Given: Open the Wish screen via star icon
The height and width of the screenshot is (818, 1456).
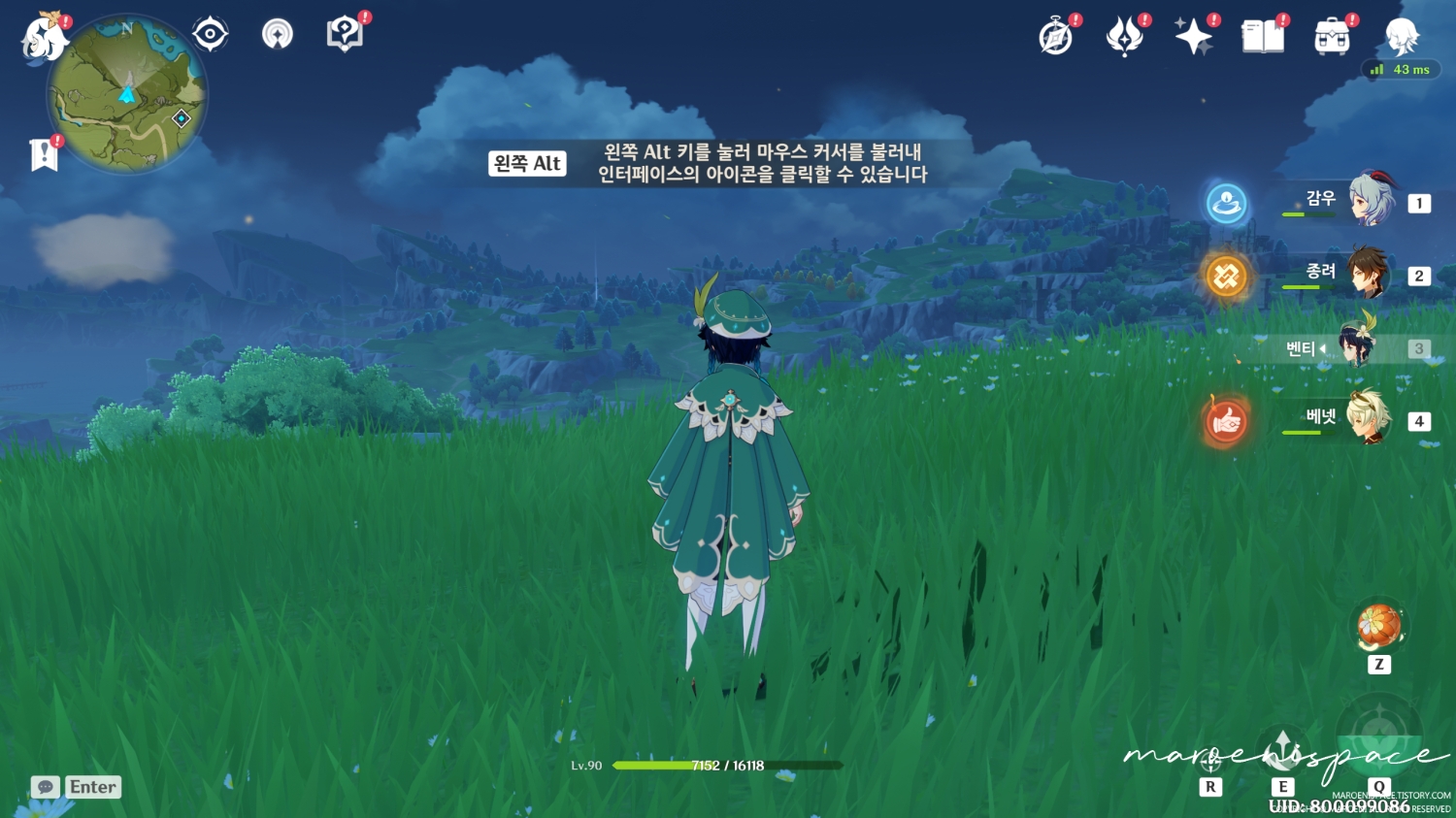Looking at the screenshot, I should (1195, 35).
